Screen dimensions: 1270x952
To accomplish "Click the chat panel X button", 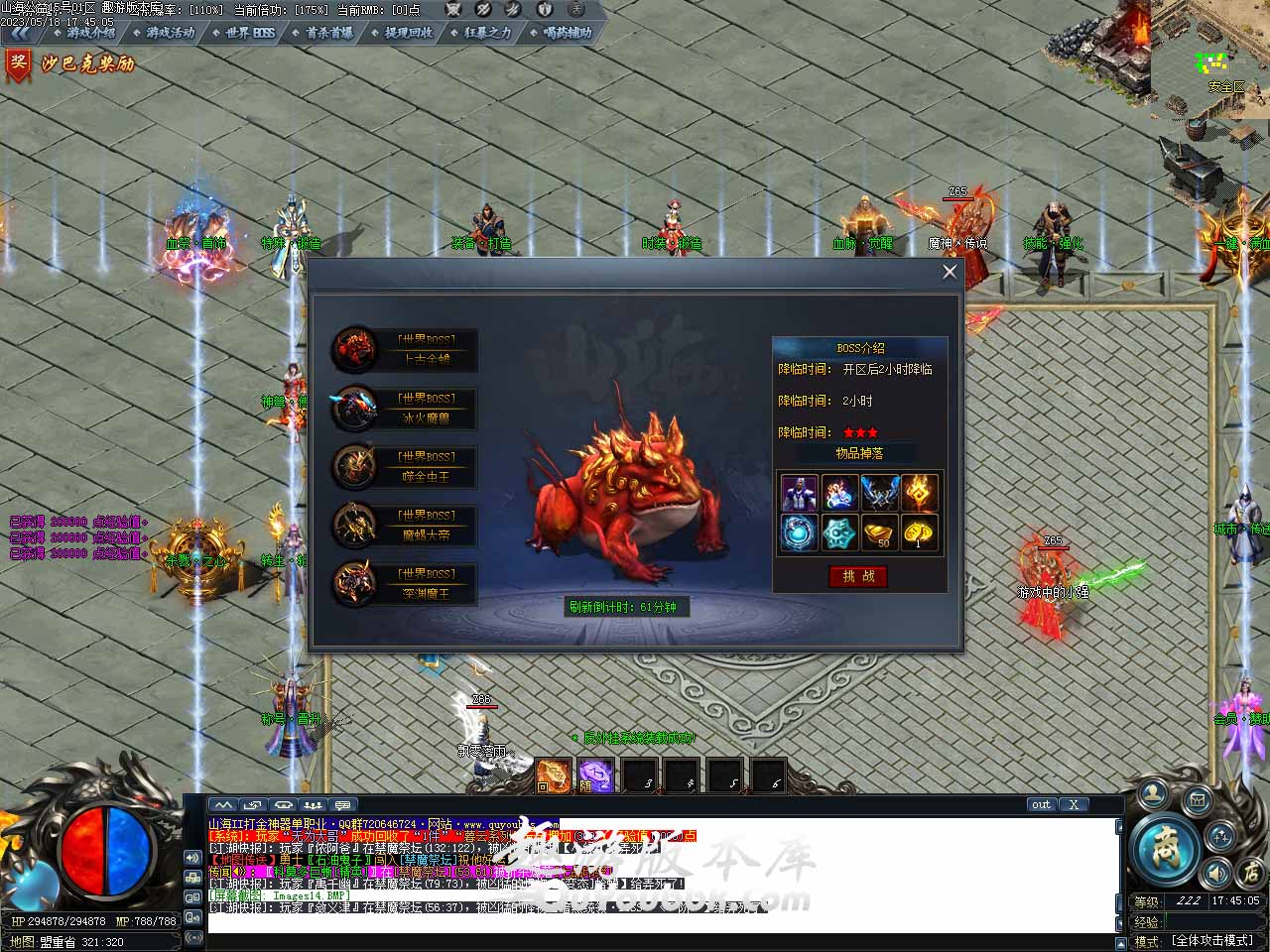I will point(1074,804).
